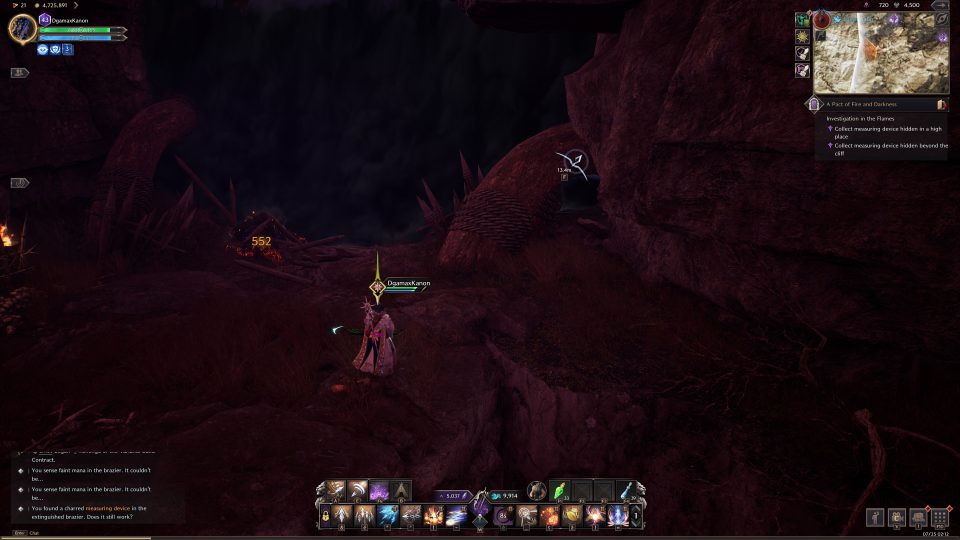960x540 pixels.
Task: Click the central purple weapon emblem
Action: click(x=480, y=498)
